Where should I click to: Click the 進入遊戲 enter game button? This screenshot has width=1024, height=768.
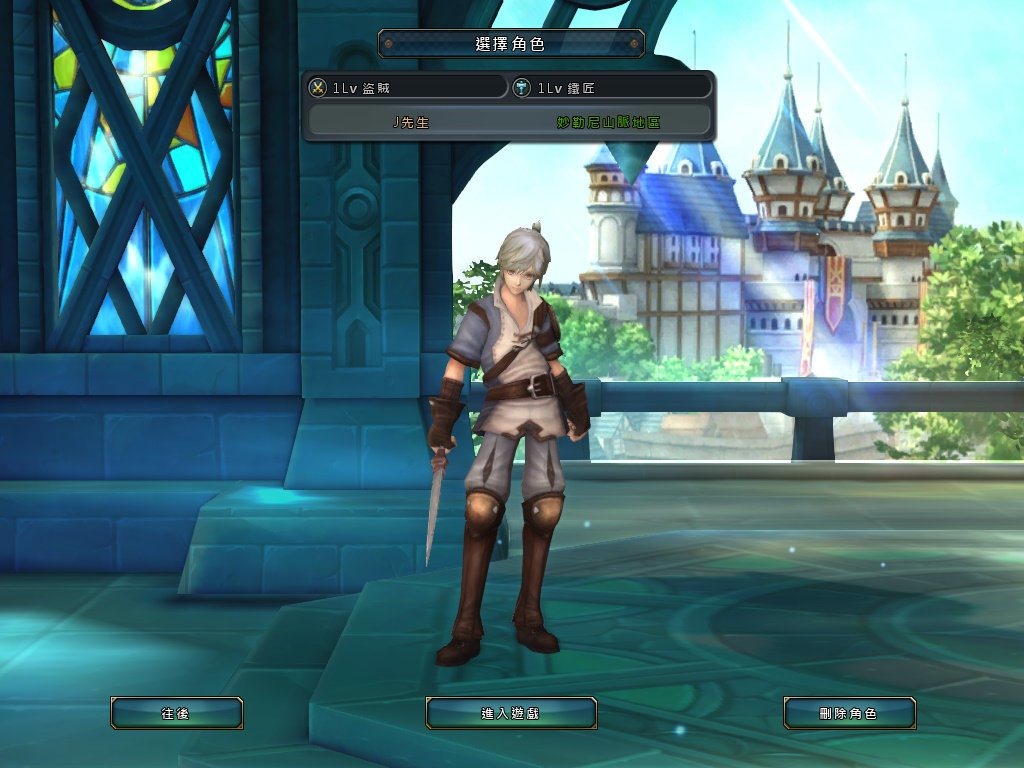(x=511, y=713)
